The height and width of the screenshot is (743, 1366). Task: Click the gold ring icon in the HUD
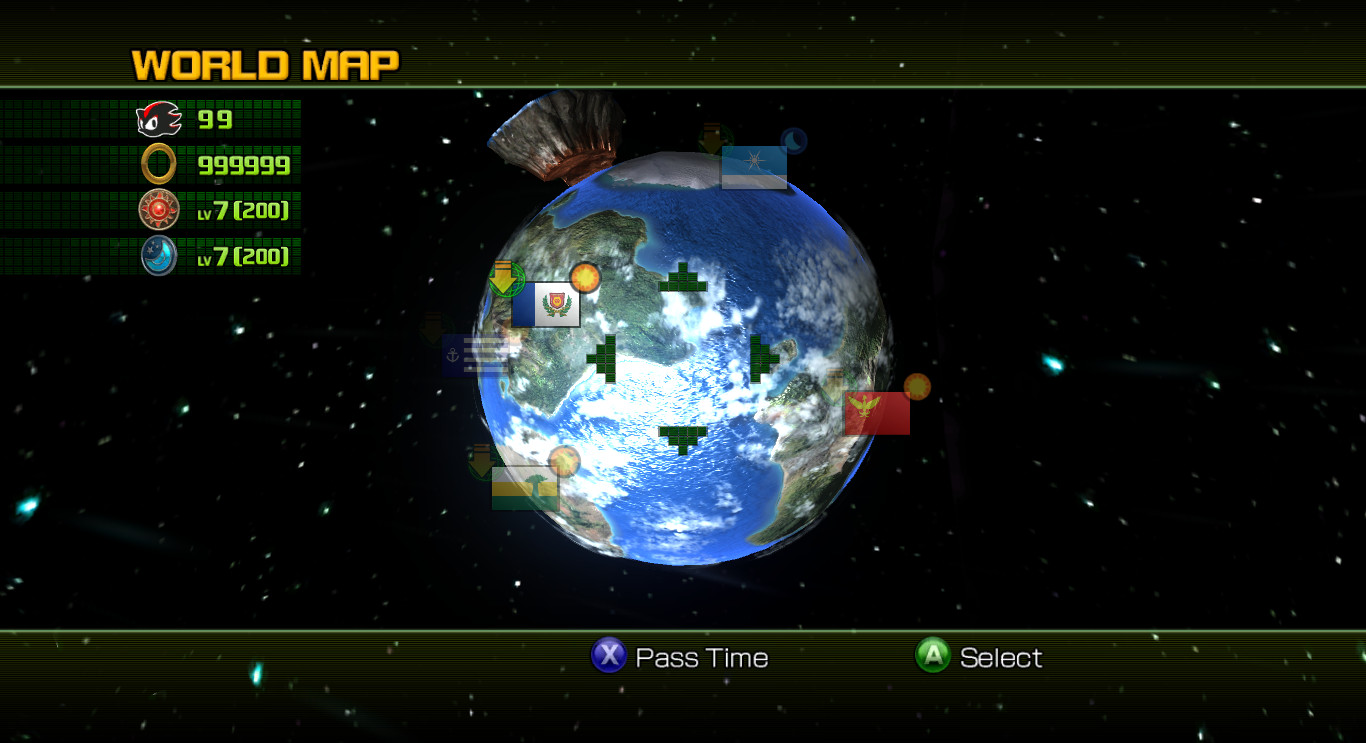(x=157, y=163)
